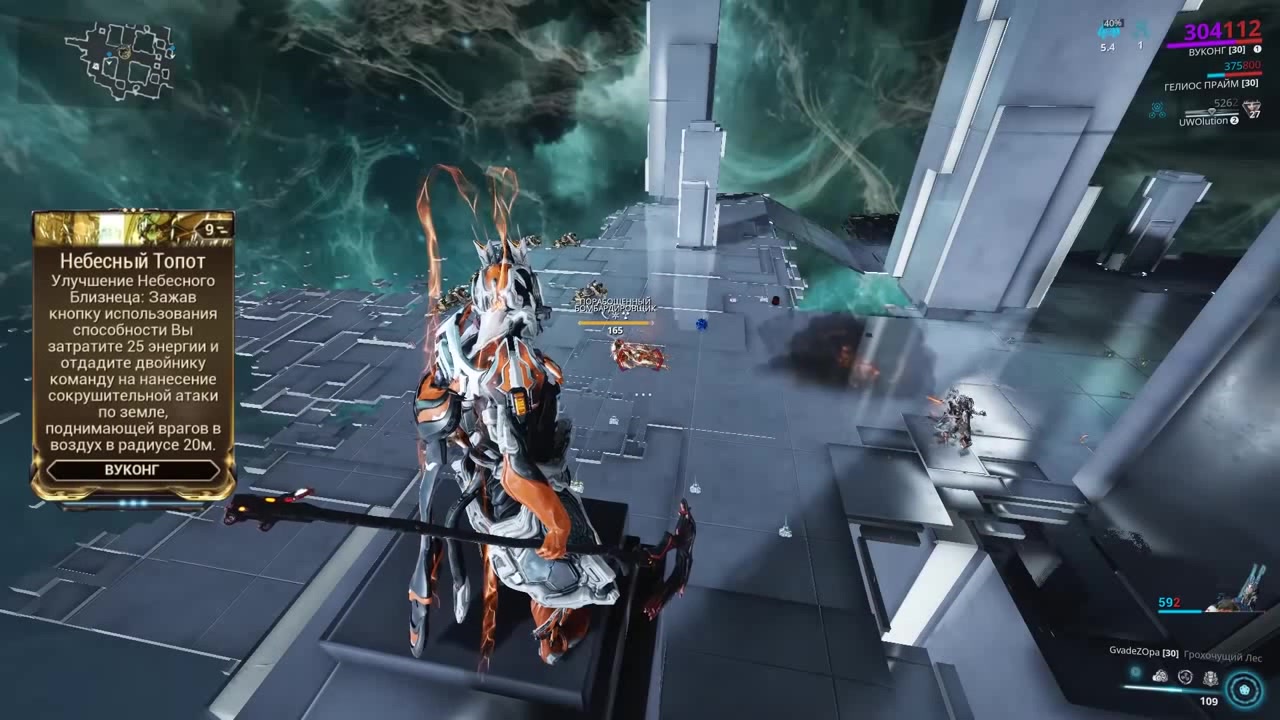Select squad member ГЕЛИОС ПРАЙМ [30]
Viewport: 1280px width, 720px height.
coord(1210,85)
